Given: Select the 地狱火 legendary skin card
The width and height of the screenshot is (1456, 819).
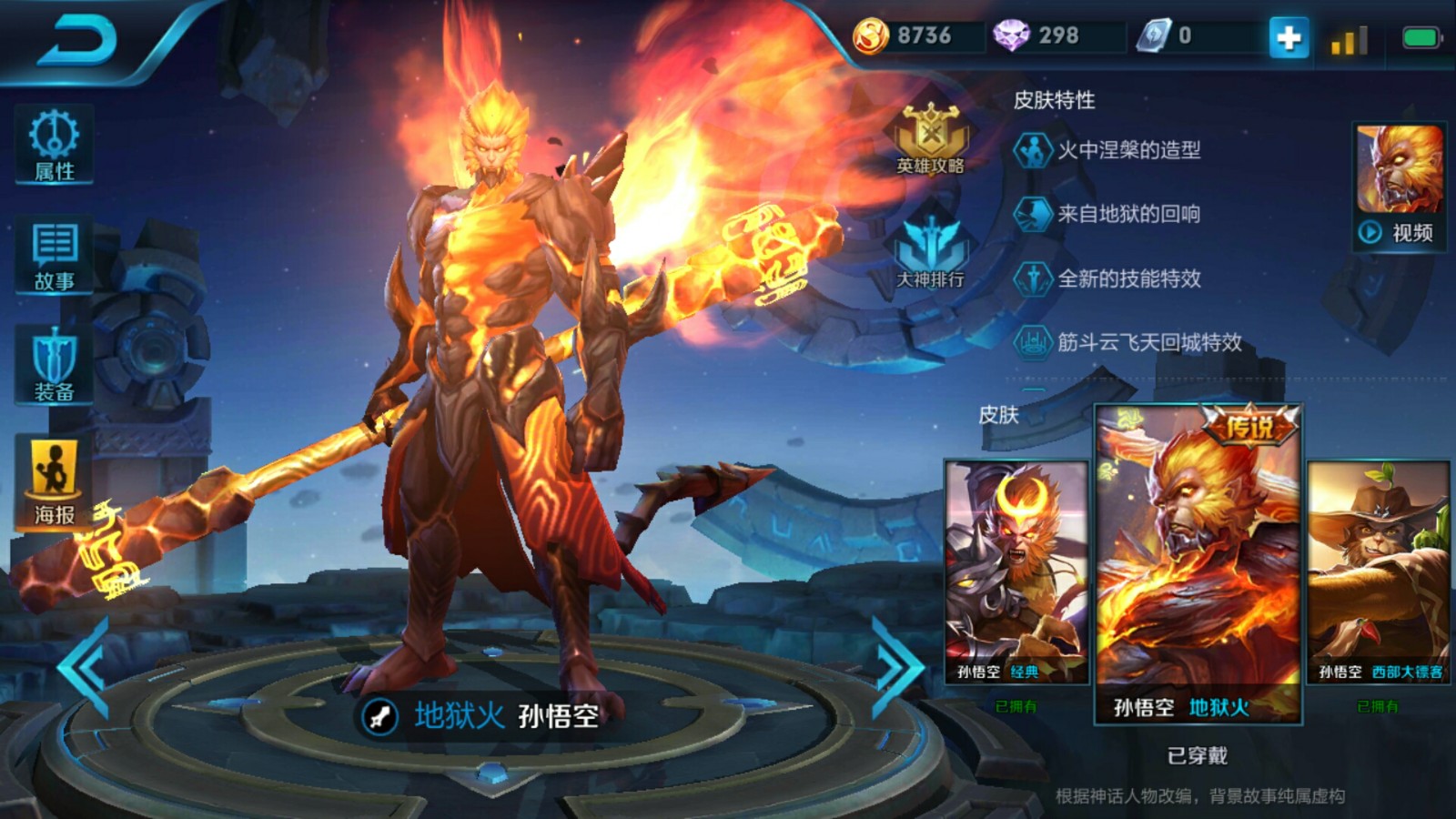Looking at the screenshot, I should coord(1198,564).
